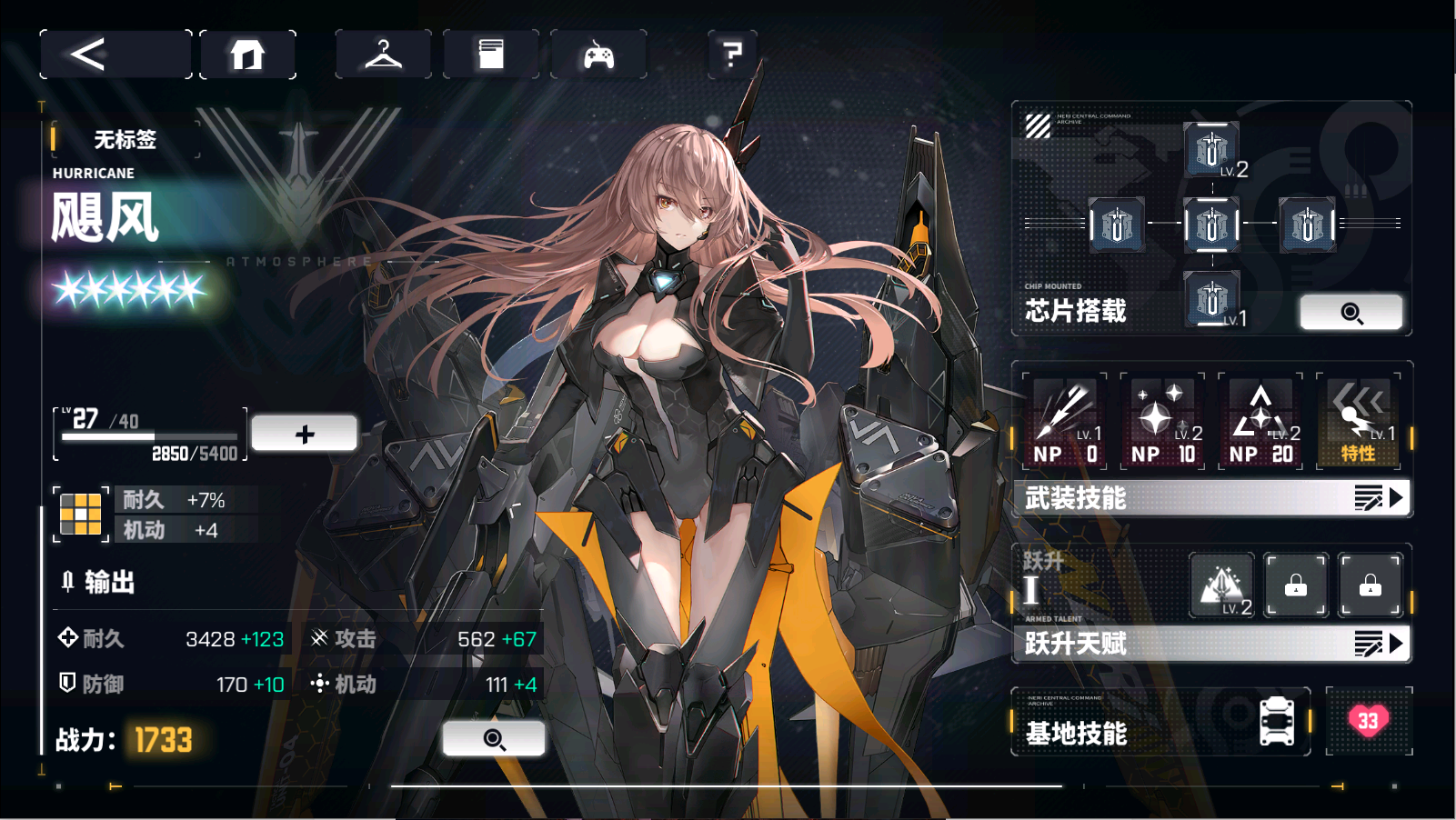Viewport: 1456px width, 820px height.
Task: Open the inventory list icon
Action: 491,54
